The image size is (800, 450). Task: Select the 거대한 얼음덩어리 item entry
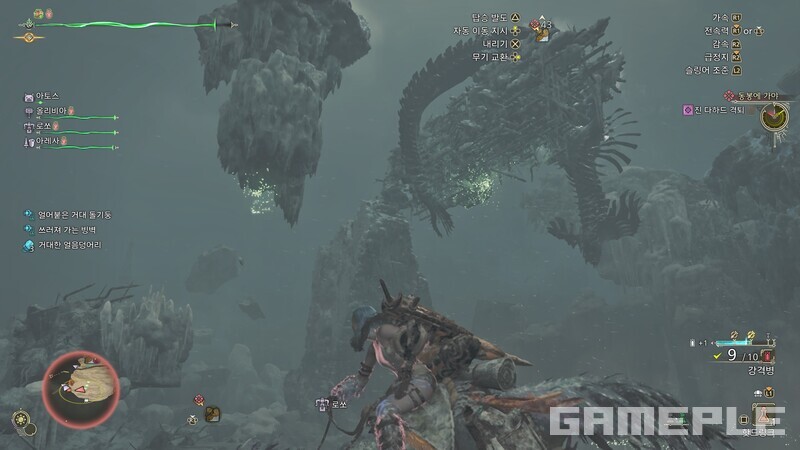[70, 245]
